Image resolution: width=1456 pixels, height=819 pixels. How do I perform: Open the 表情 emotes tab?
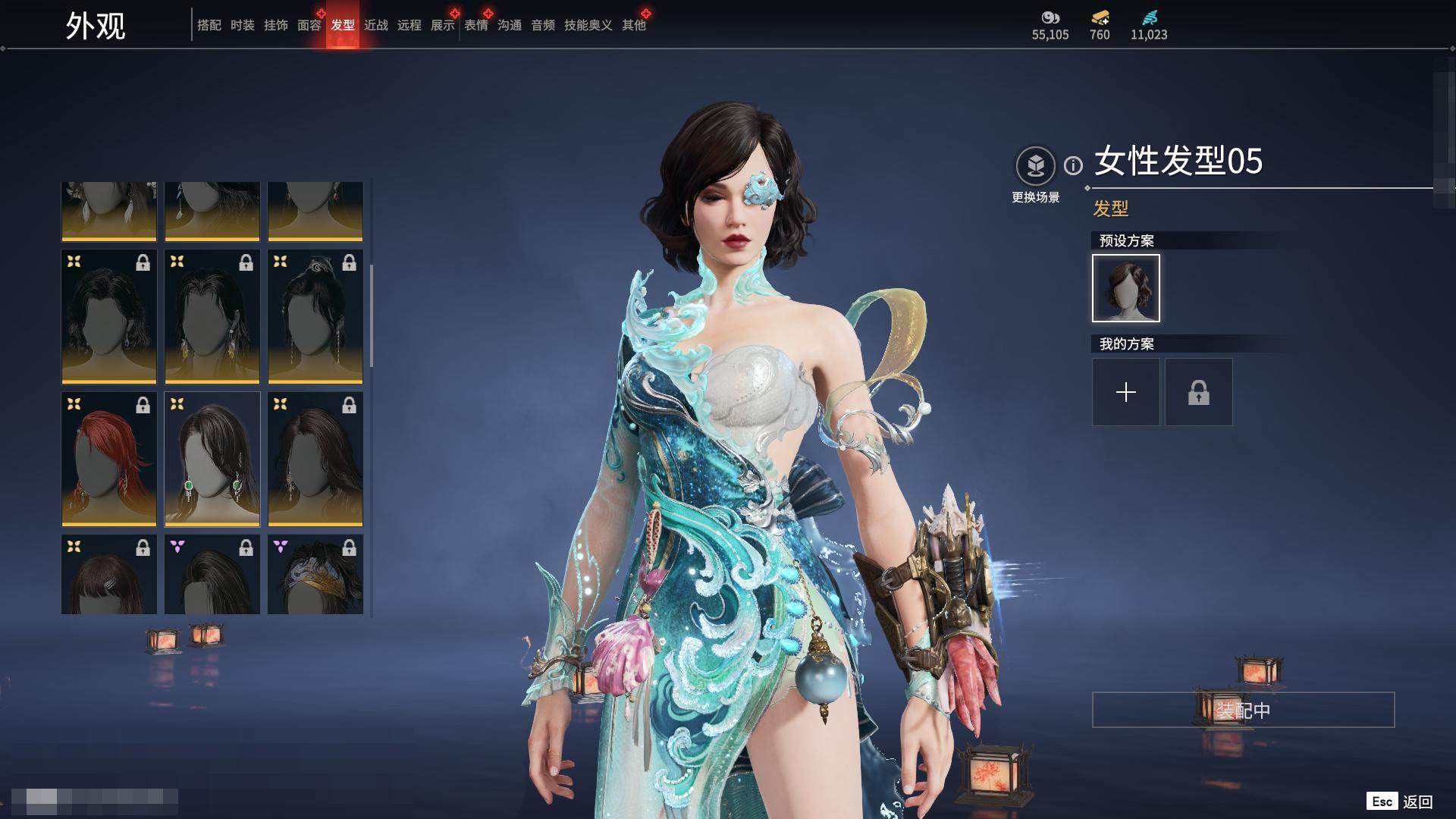pyautogui.click(x=475, y=25)
